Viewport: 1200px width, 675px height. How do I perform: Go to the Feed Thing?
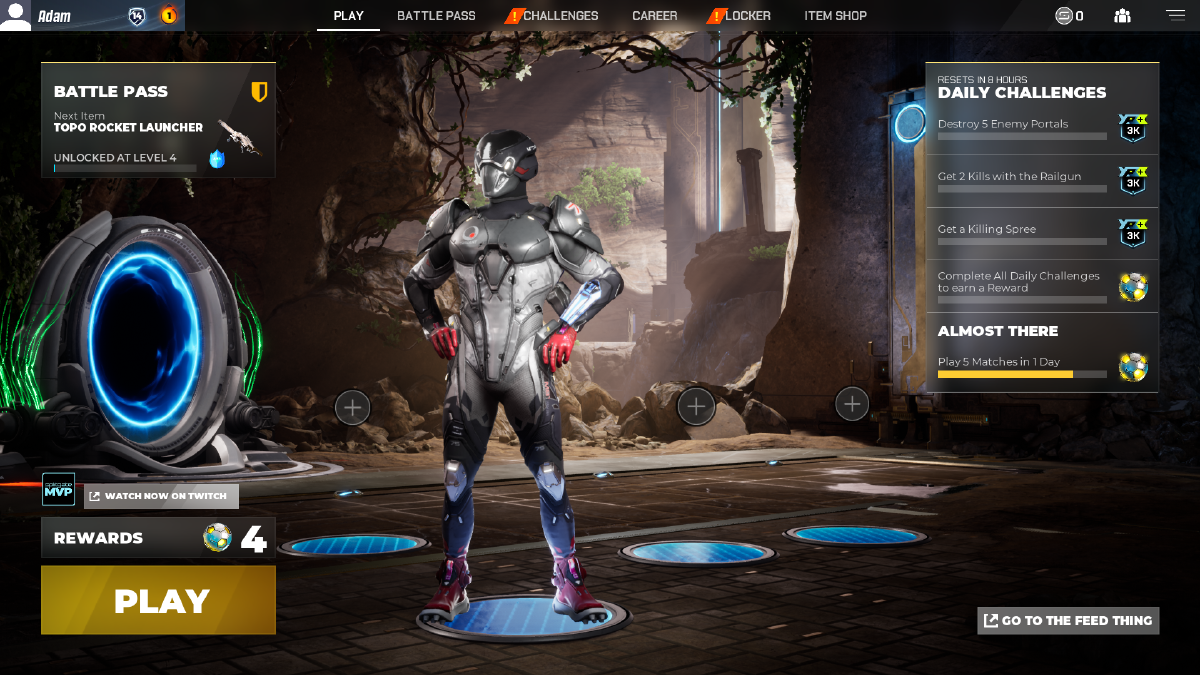(1068, 621)
